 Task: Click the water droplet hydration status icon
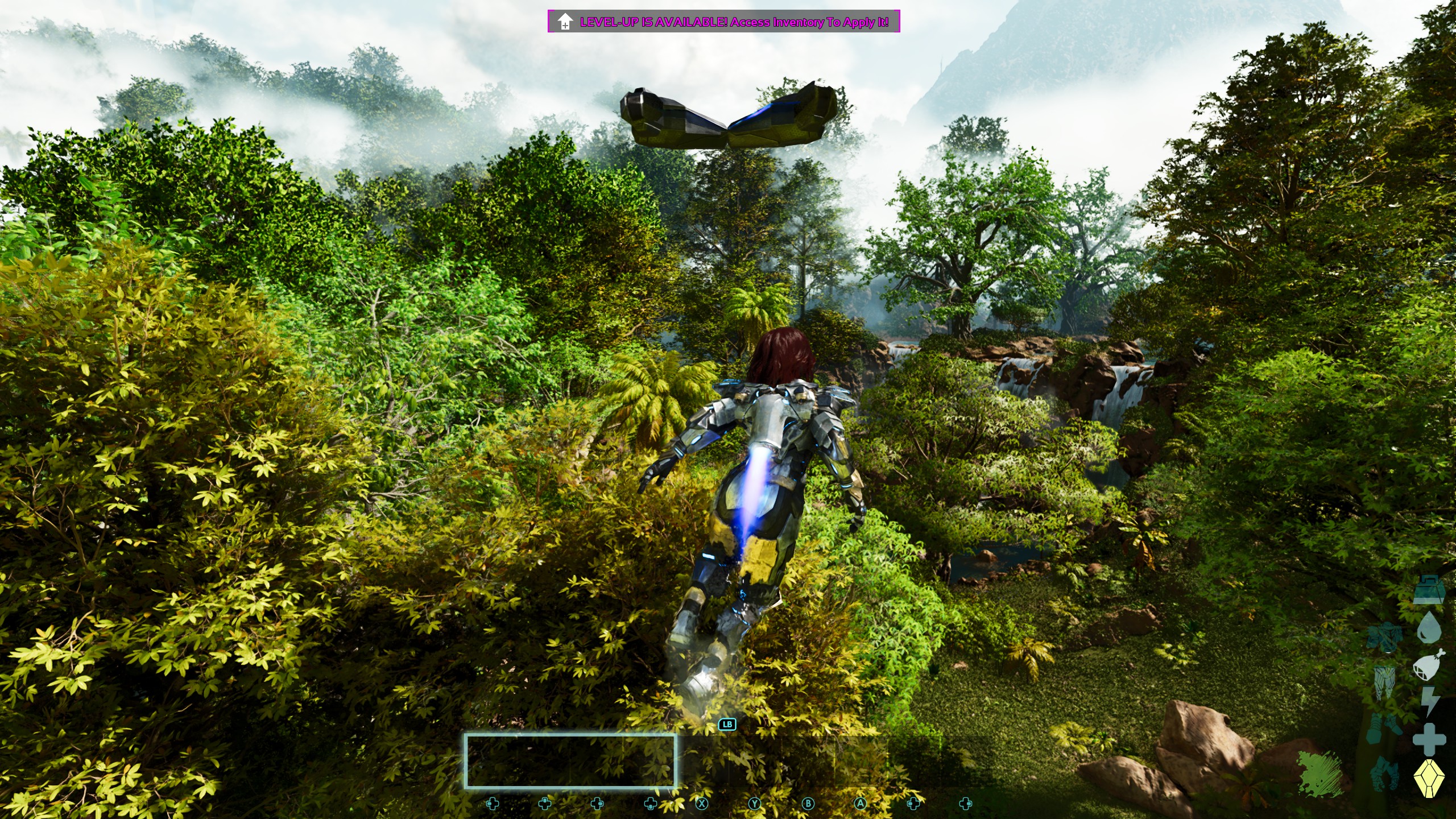coord(1429,626)
